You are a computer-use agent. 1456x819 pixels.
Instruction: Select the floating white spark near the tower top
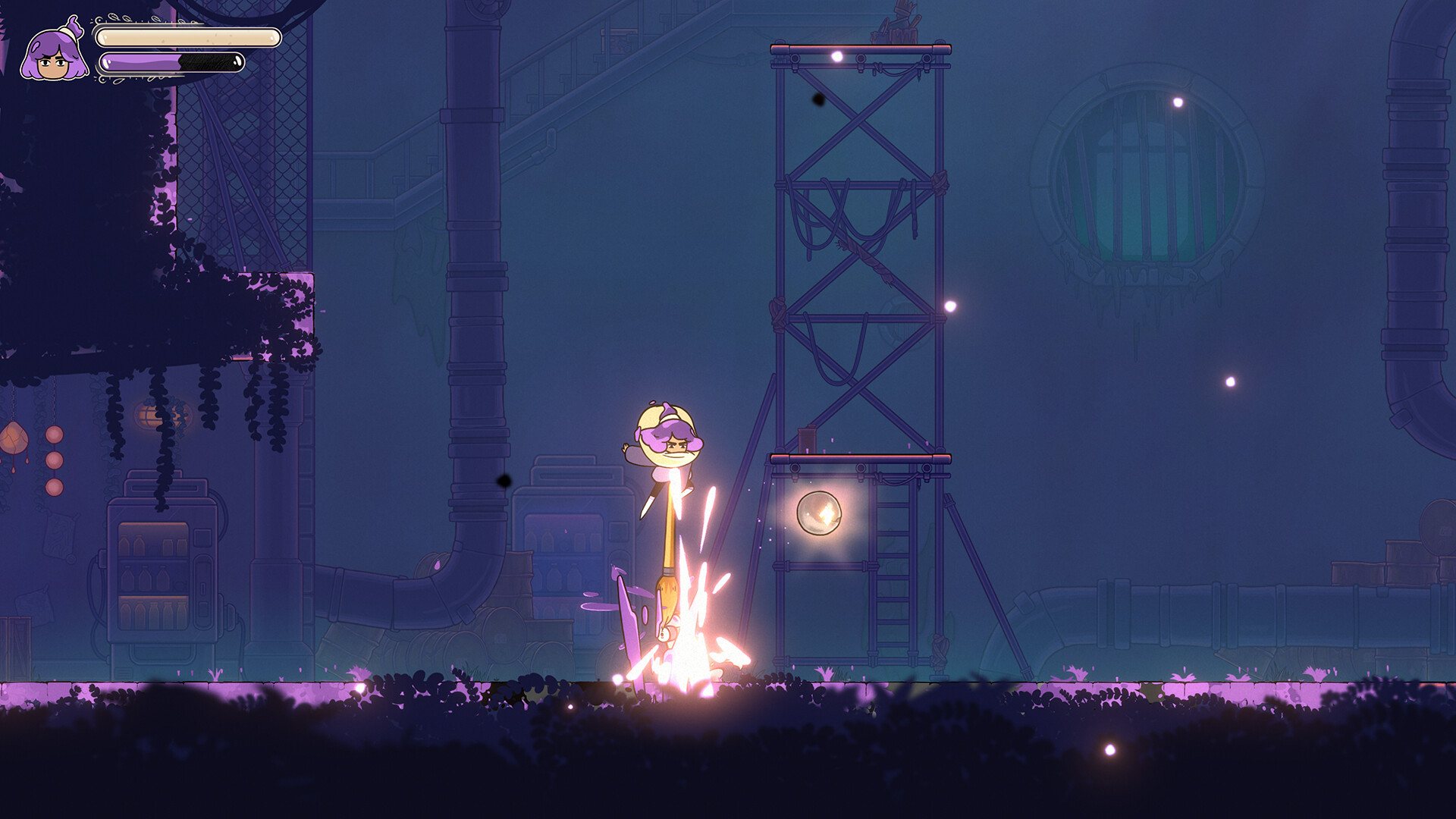click(x=836, y=55)
